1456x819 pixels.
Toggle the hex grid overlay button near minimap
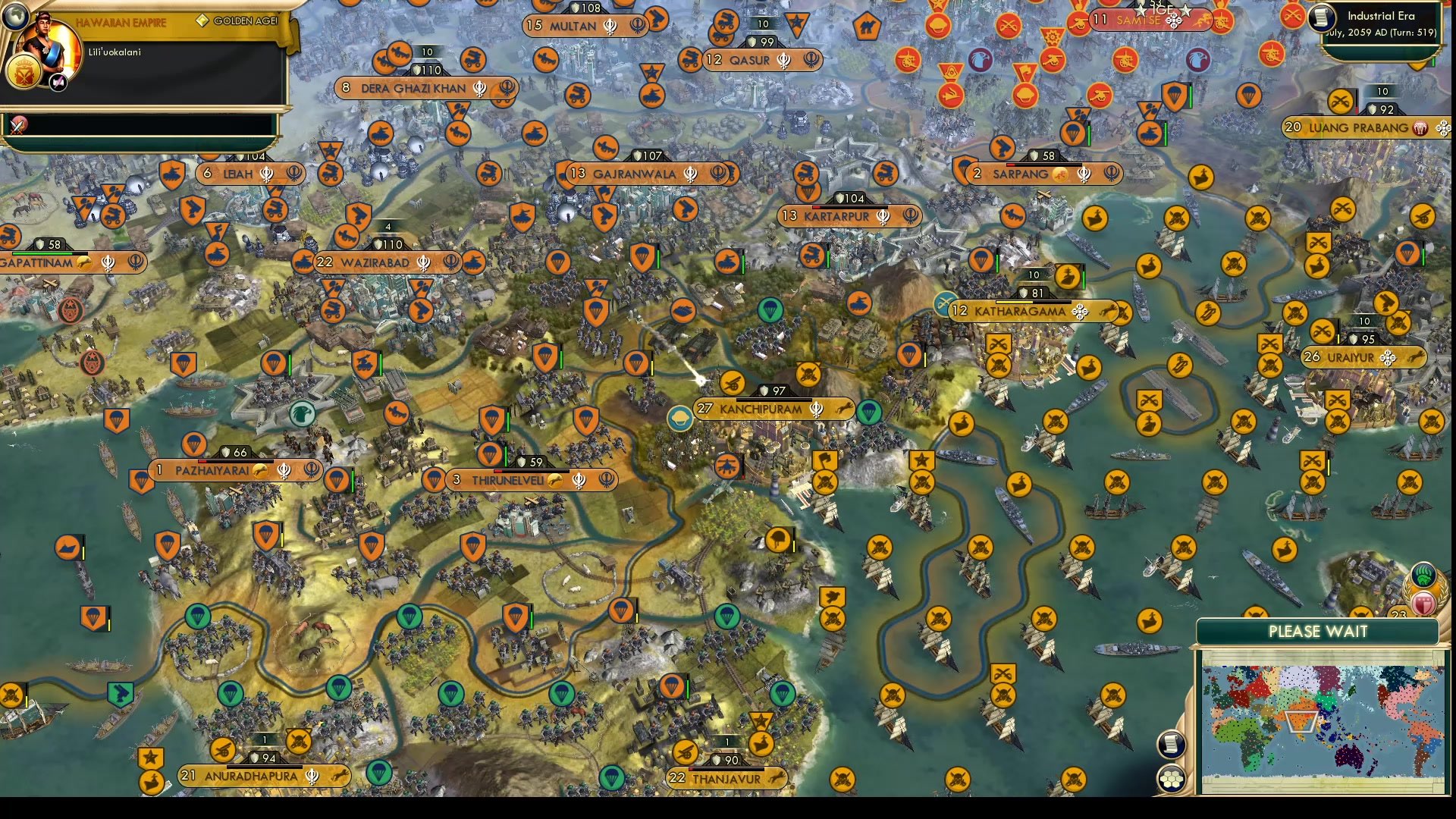[x=1171, y=778]
